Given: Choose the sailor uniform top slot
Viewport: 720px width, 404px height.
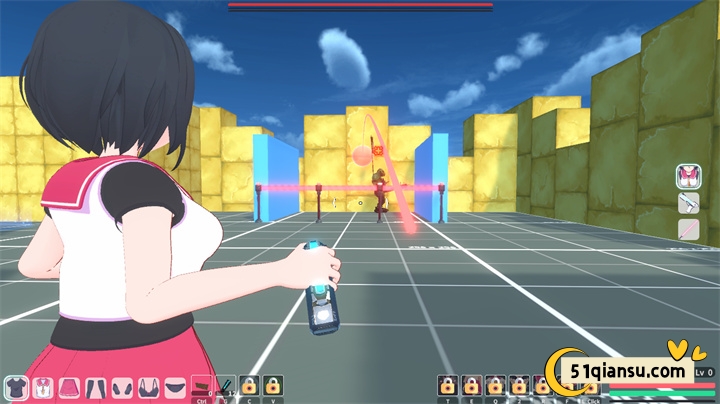Looking at the screenshot, I should [x=43, y=386].
